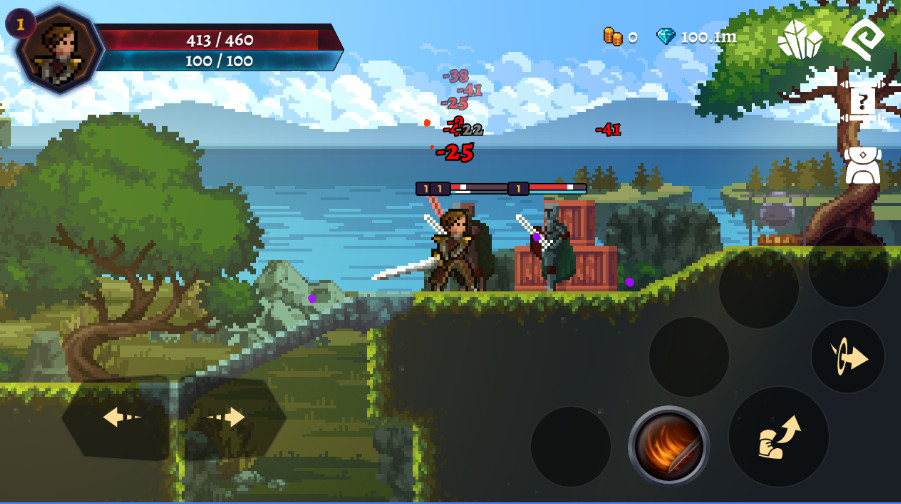Open the hero portrait character sheet
The width and height of the screenshot is (901, 504).
coord(59,48)
